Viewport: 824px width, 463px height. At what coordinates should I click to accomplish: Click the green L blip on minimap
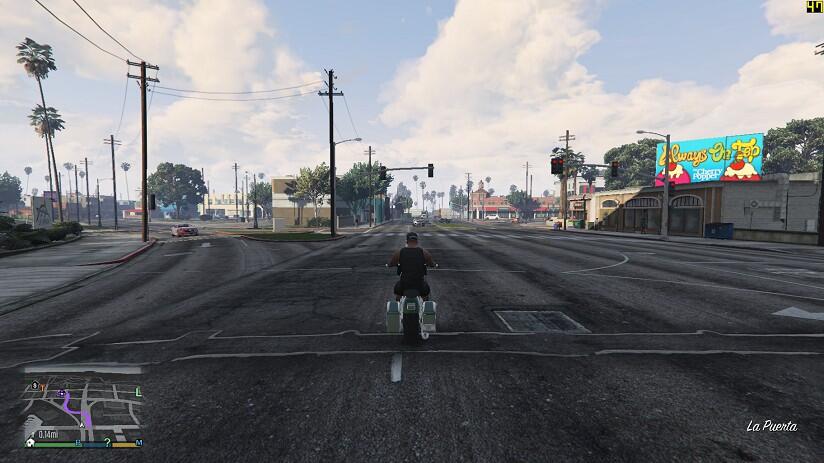138,392
